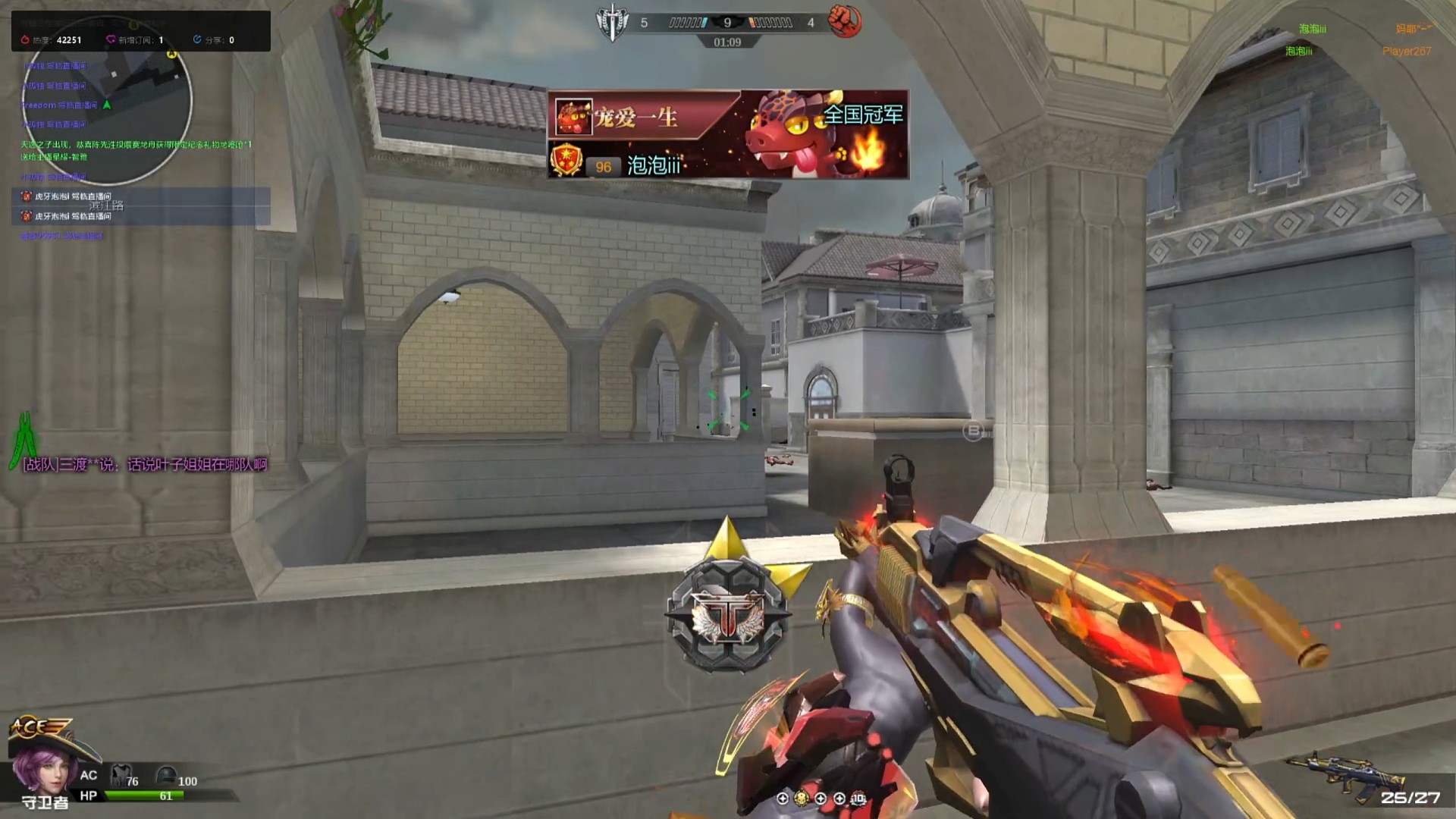The width and height of the screenshot is (1456, 819).
Task: Click the red fist team emblem
Action: (x=844, y=21)
